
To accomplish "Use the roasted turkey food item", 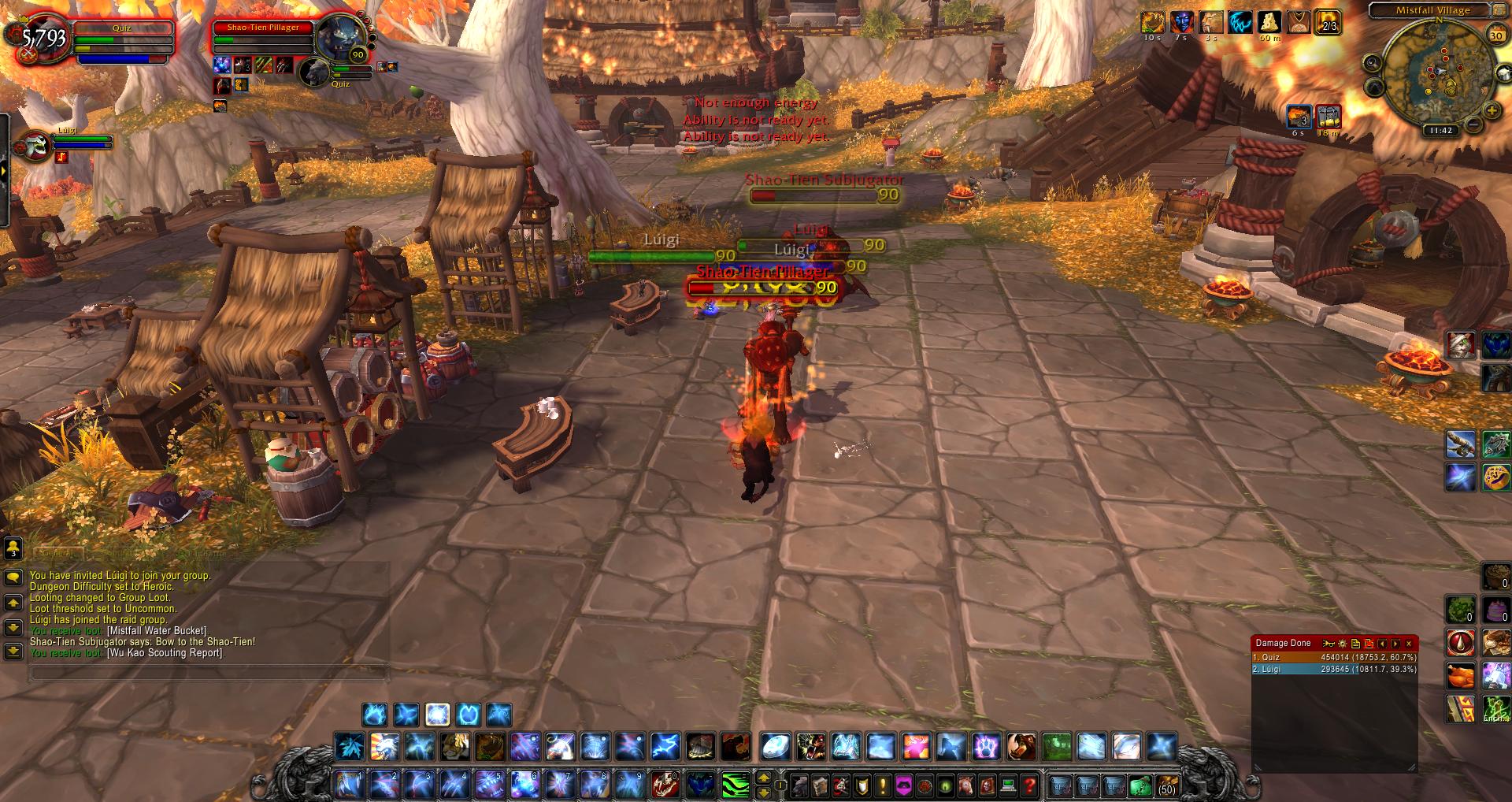I will [1460, 676].
